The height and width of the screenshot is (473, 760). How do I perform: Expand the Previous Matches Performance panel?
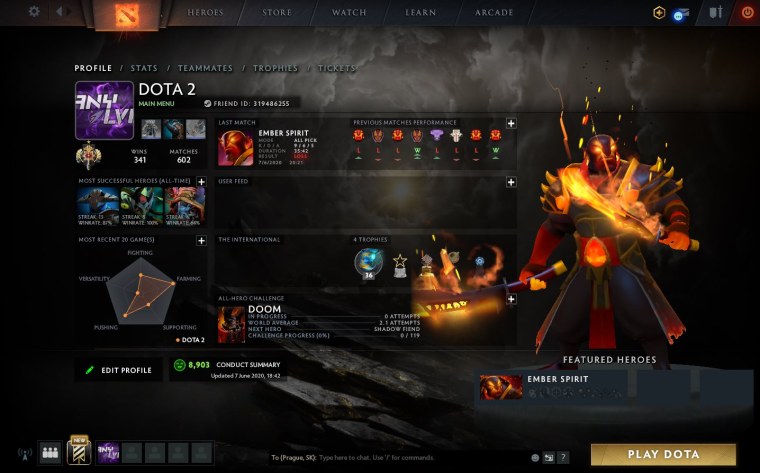[x=511, y=123]
